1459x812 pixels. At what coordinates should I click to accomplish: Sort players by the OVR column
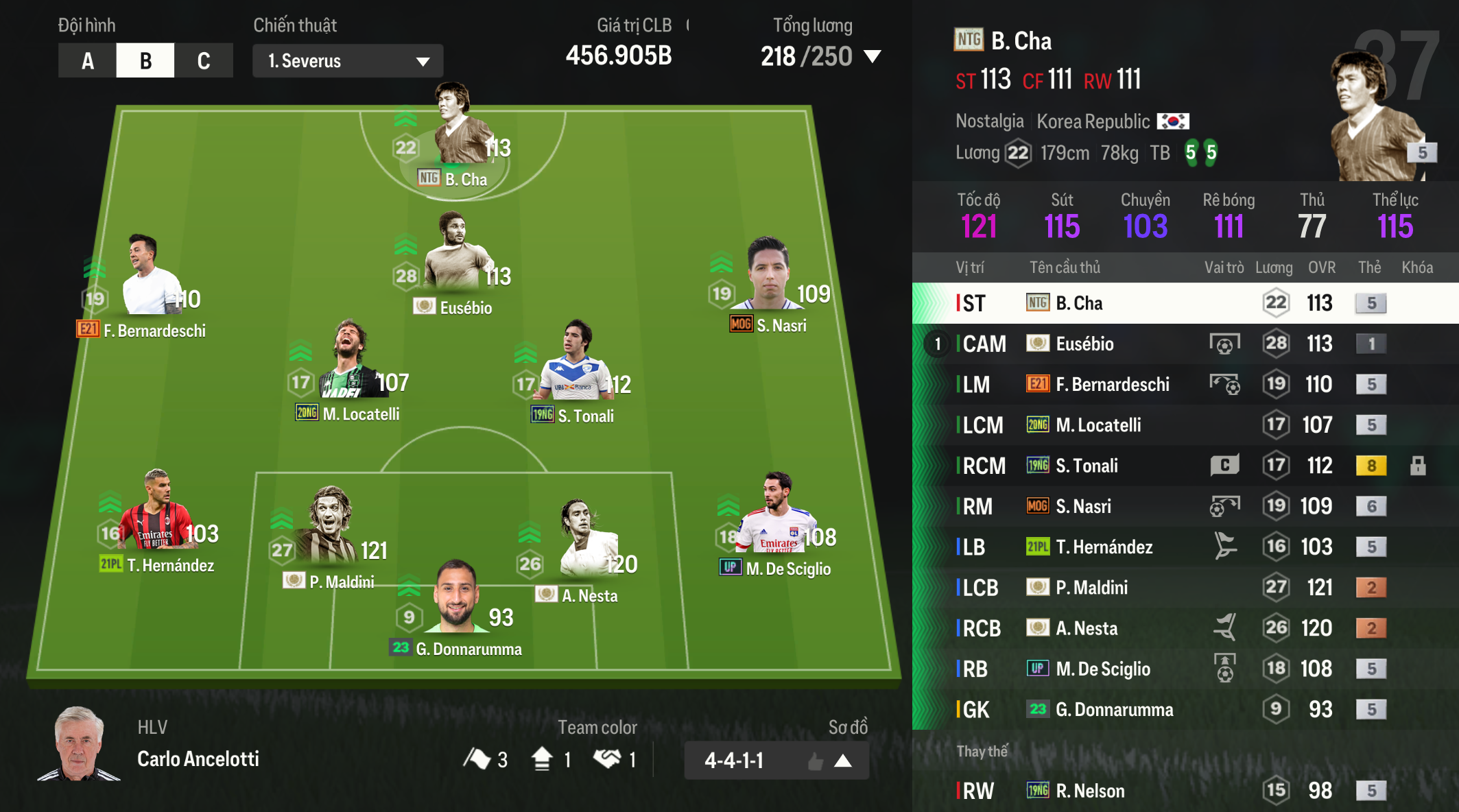[1321, 267]
